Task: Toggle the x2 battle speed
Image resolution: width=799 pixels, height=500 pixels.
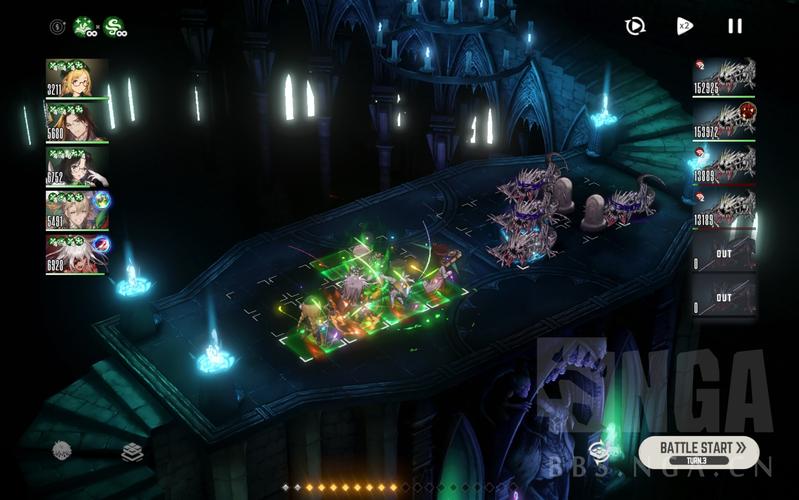Action: 685,26
